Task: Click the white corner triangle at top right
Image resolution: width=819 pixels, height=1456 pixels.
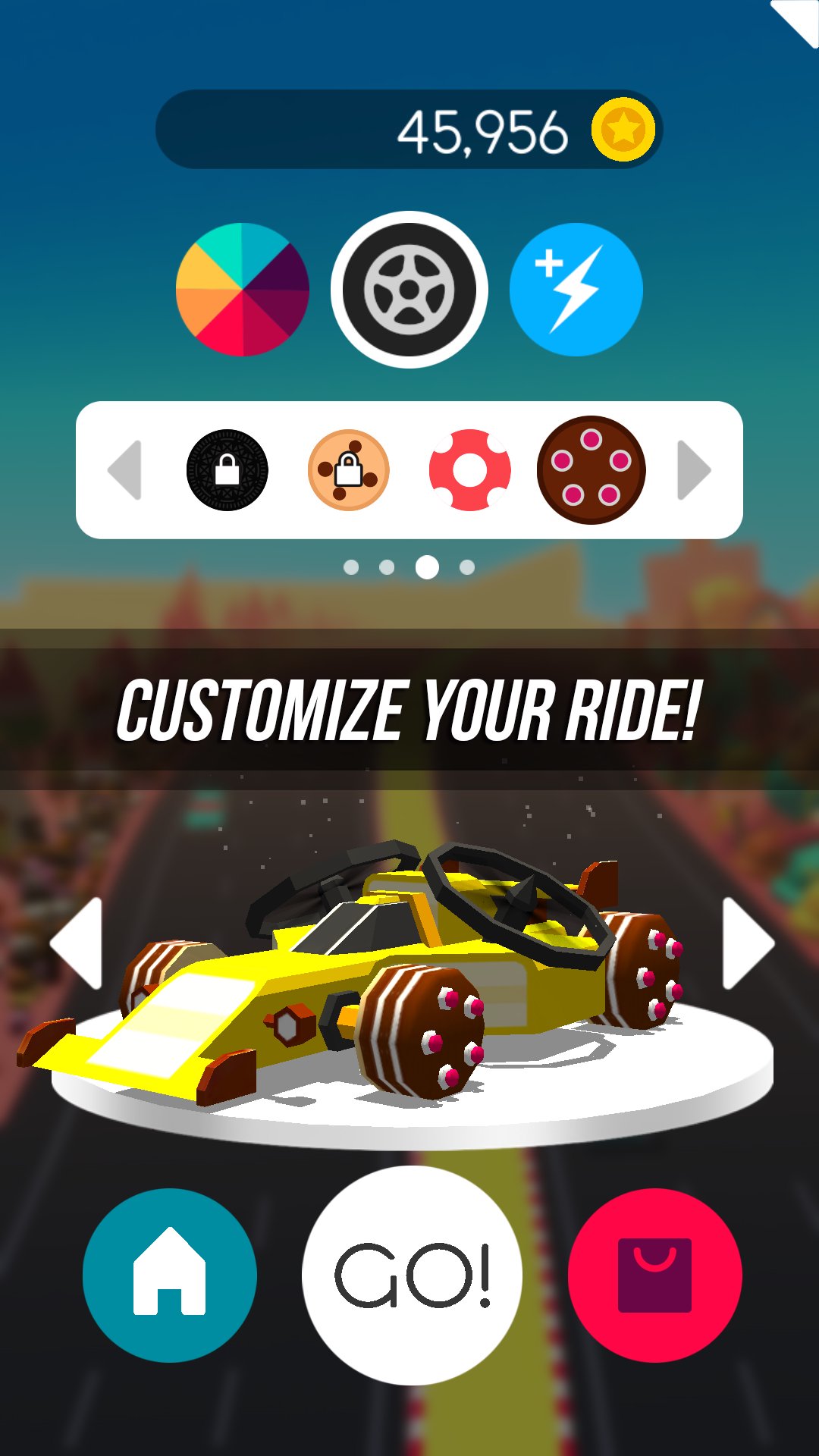Action: point(799,18)
